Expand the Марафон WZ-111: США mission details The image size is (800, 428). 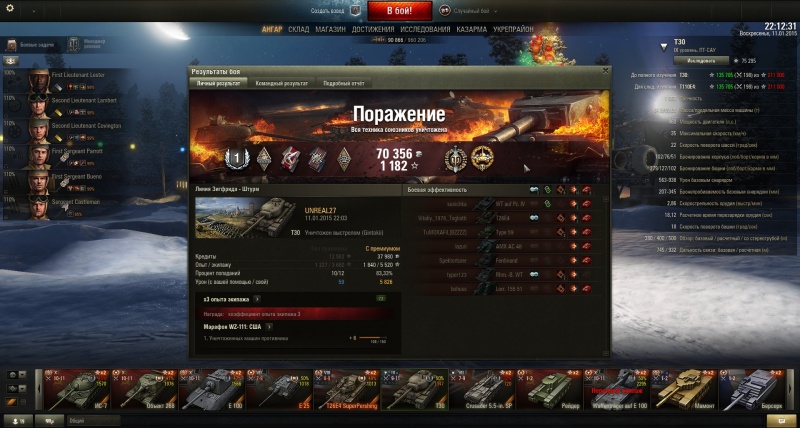[270, 326]
